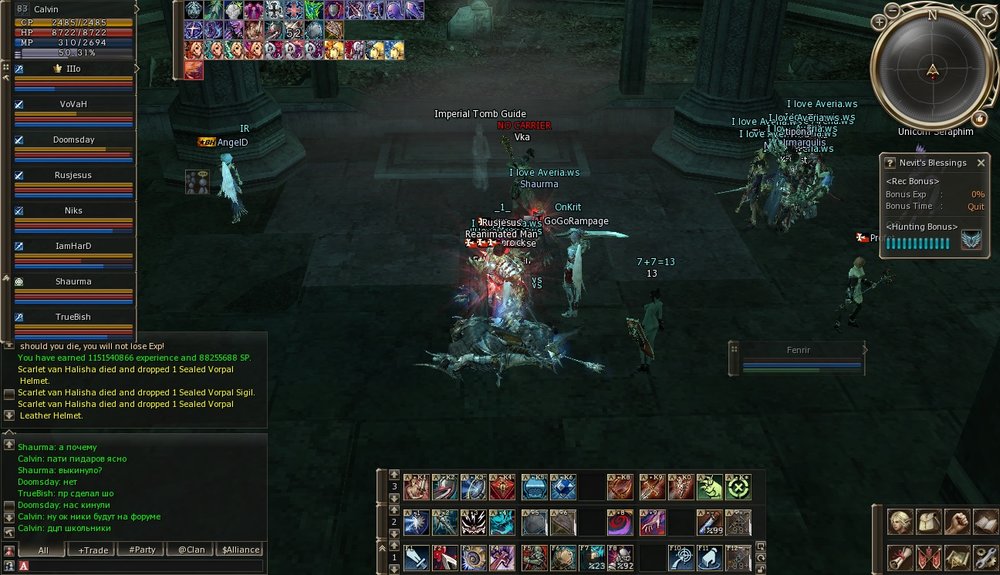The width and height of the screenshot is (1000, 575).
Task: Switch to the #Party chat tab
Action: pos(142,549)
